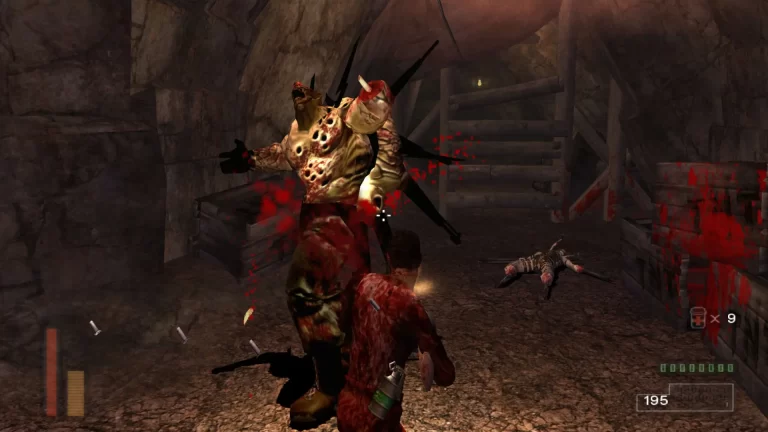Click the equipped weapon box
Screen dimensions: 768x432
click(701, 397)
